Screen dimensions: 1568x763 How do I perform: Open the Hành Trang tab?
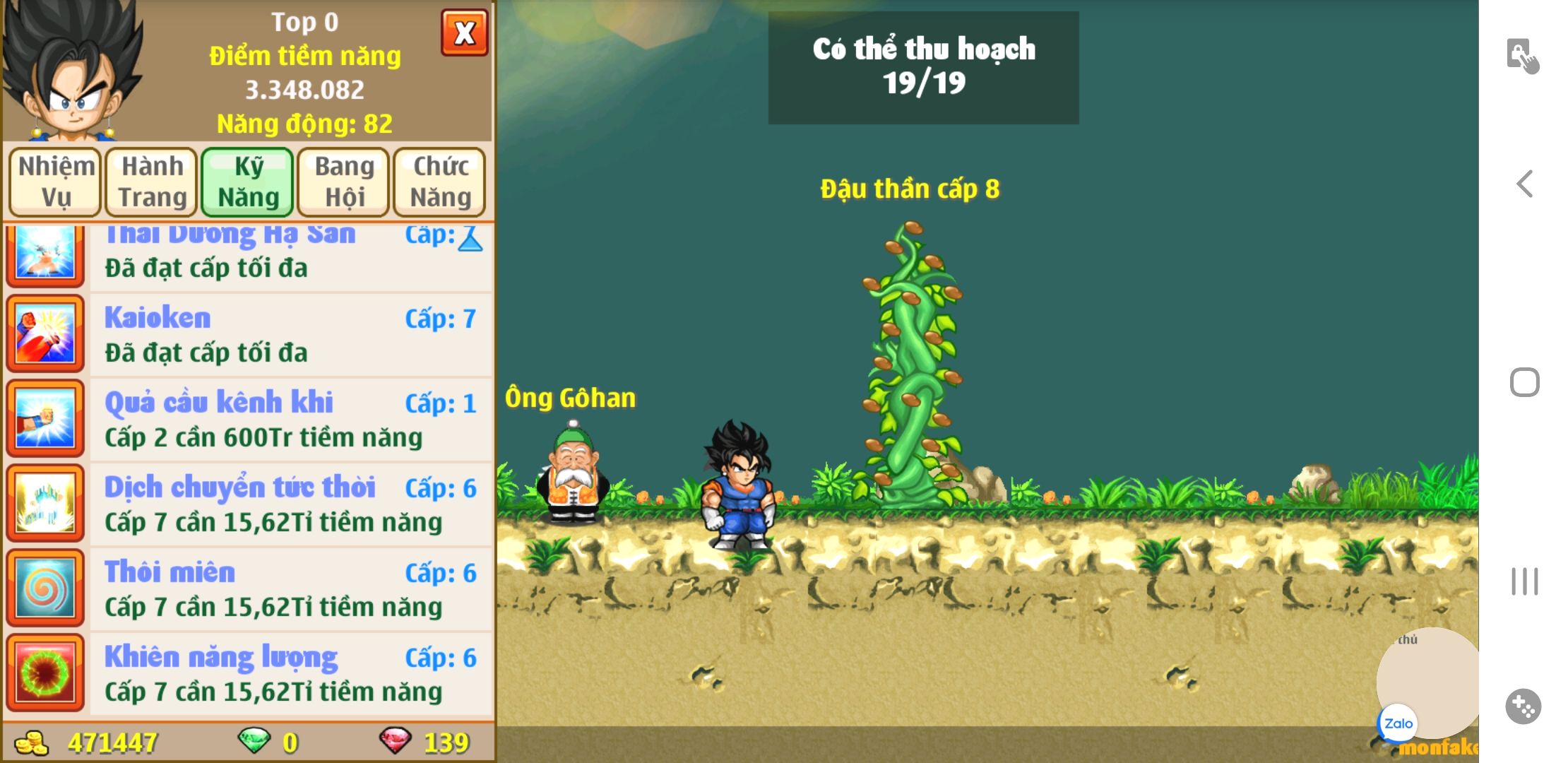point(152,182)
